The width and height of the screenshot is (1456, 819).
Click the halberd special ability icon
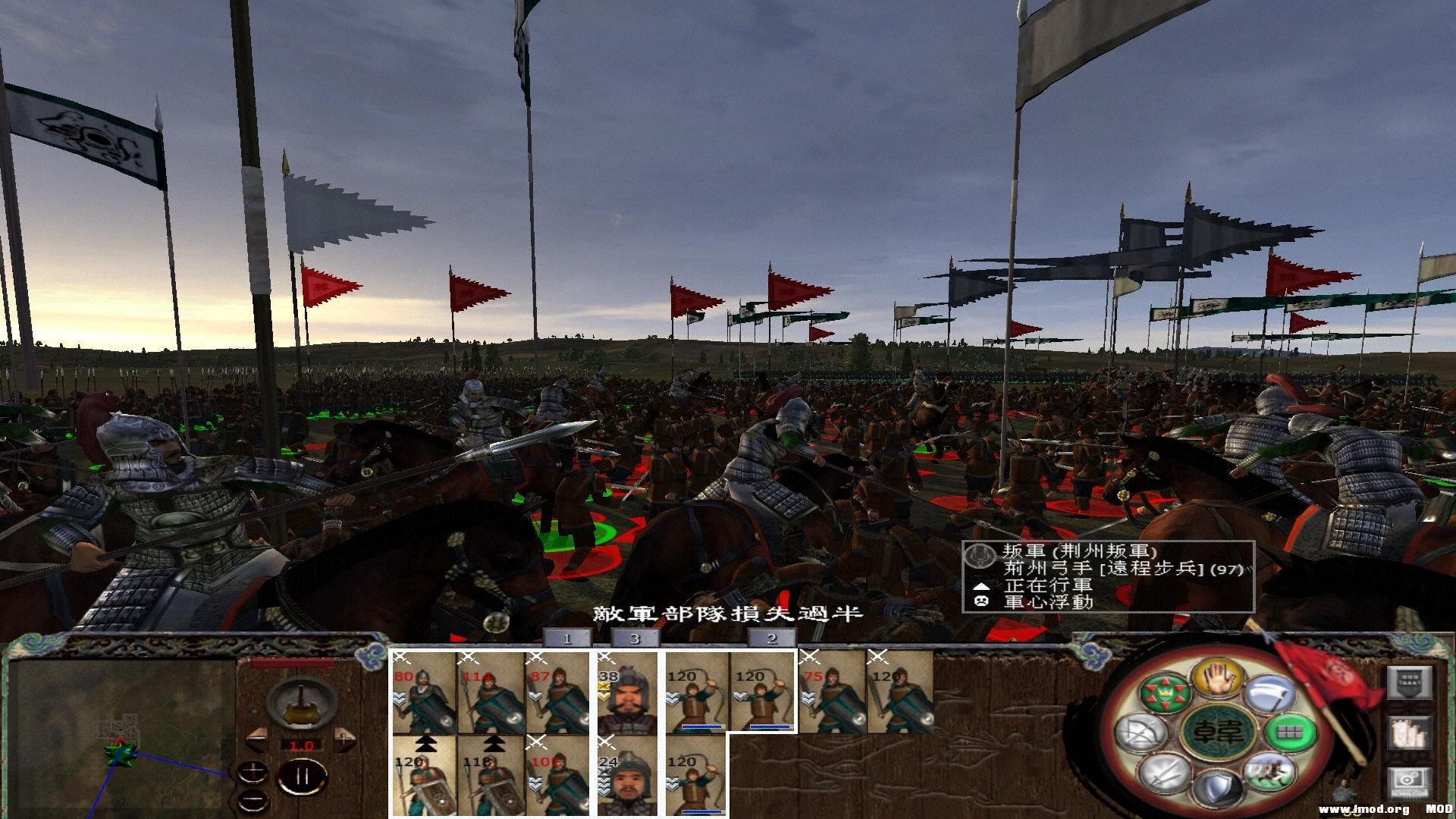[1271, 694]
